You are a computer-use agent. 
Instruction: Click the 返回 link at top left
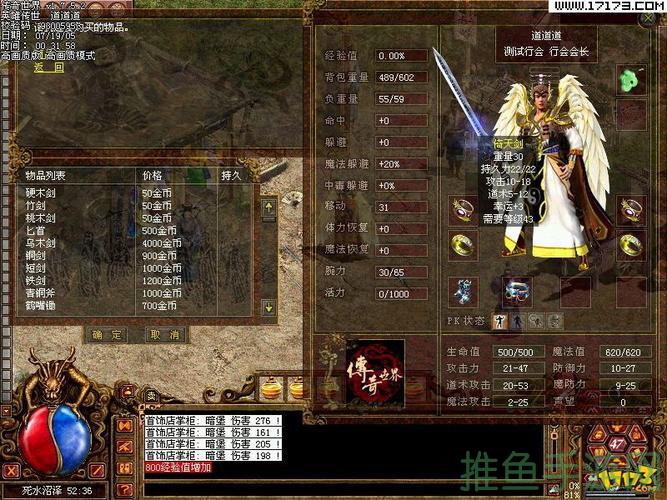[49, 68]
